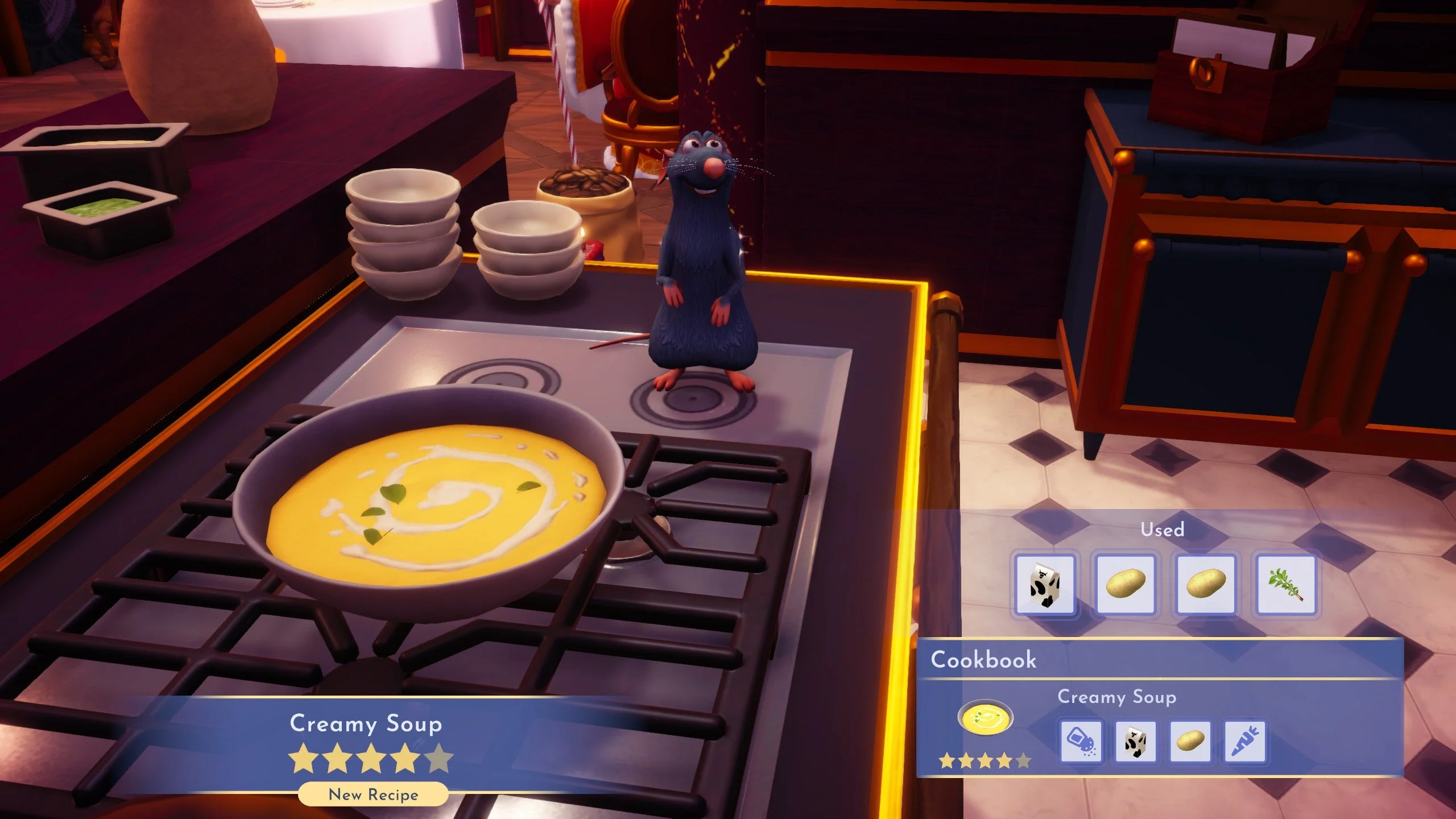
Task: Select the blue carrot icon in Cookbook recipe
Action: tap(1244, 742)
